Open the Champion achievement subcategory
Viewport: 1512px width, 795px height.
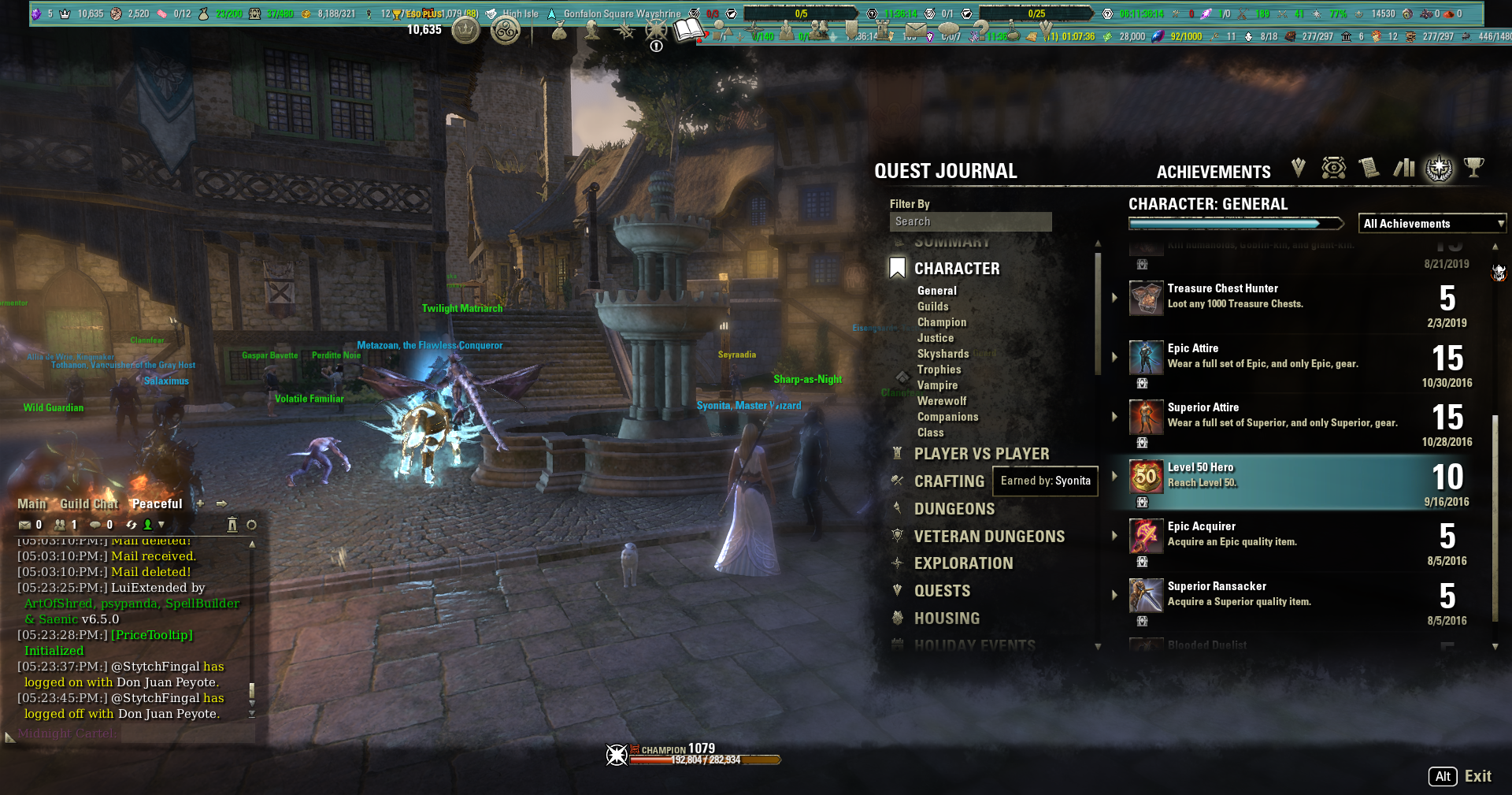[x=941, y=322]
